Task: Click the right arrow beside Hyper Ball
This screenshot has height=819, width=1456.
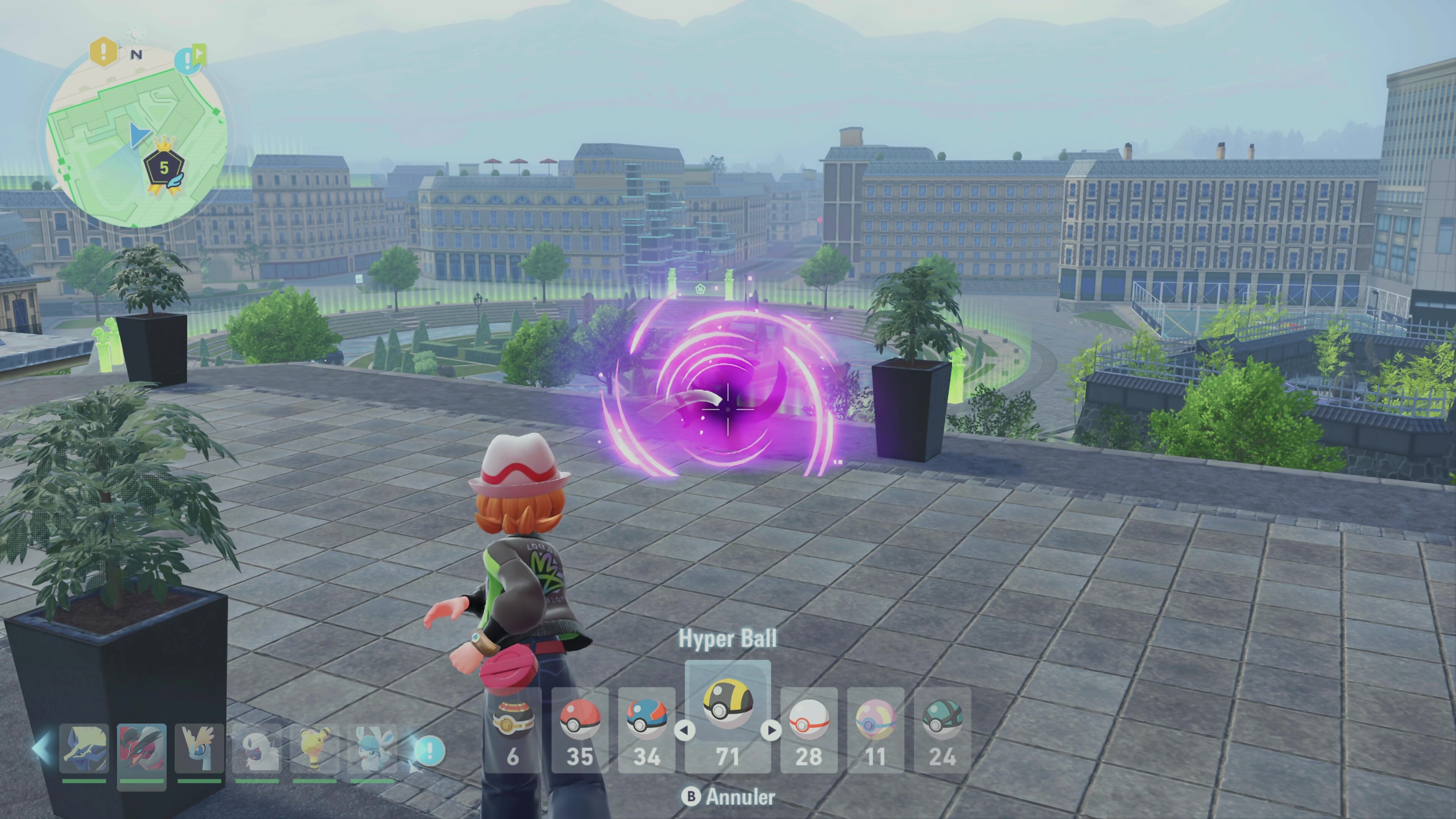Action: [x=771, y=730]
